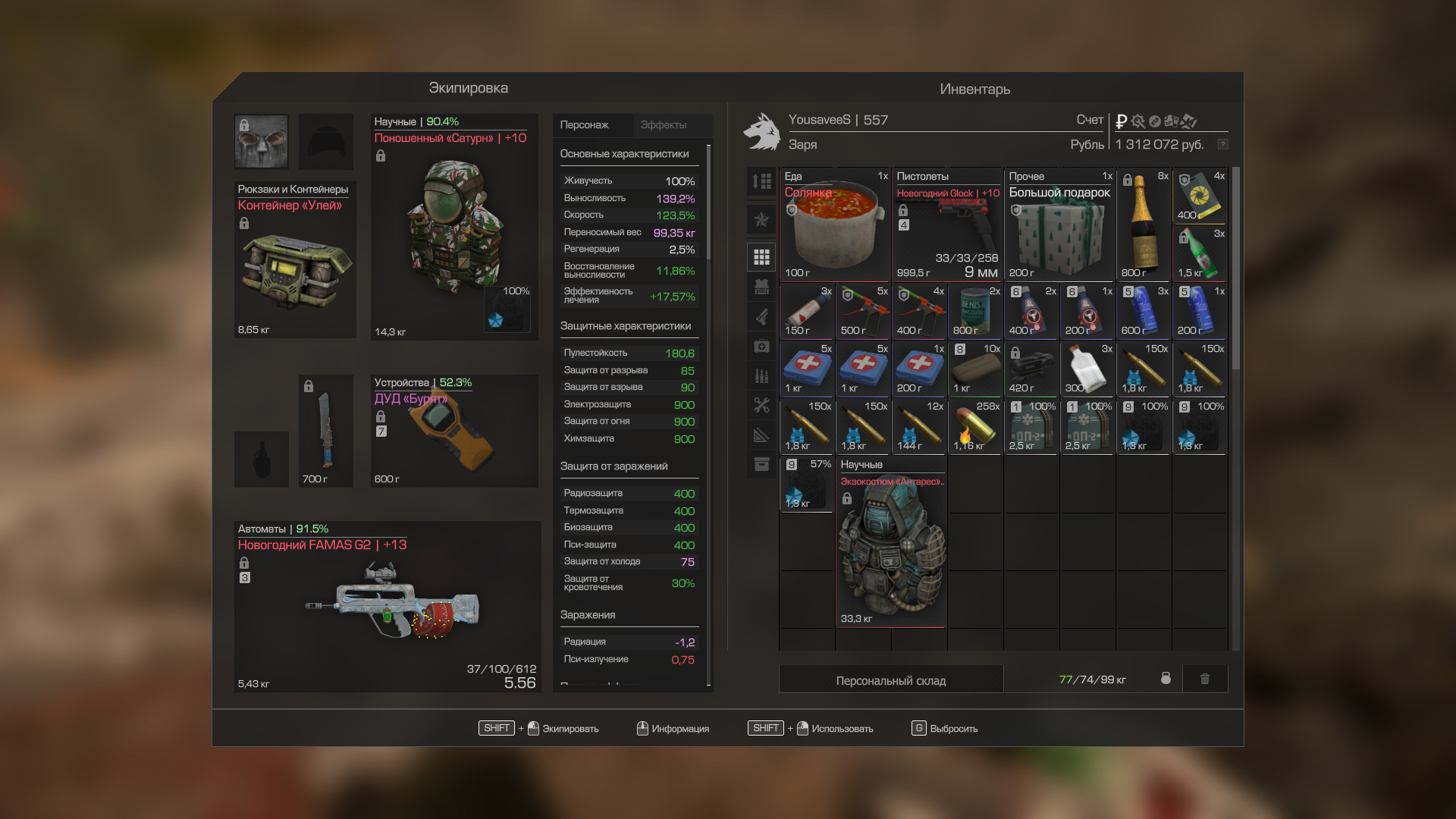Choose the Большой подарок gift box
1456x819 pixels.
click(x=1059, y=225)
